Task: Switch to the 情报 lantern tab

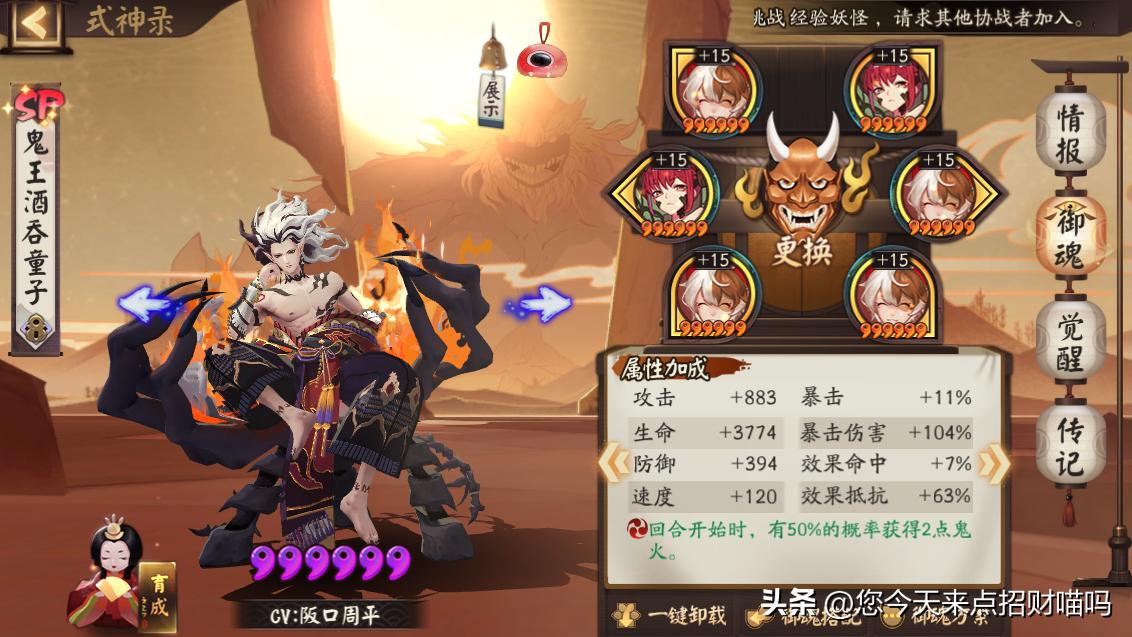Action: [x=1070, y=134]
